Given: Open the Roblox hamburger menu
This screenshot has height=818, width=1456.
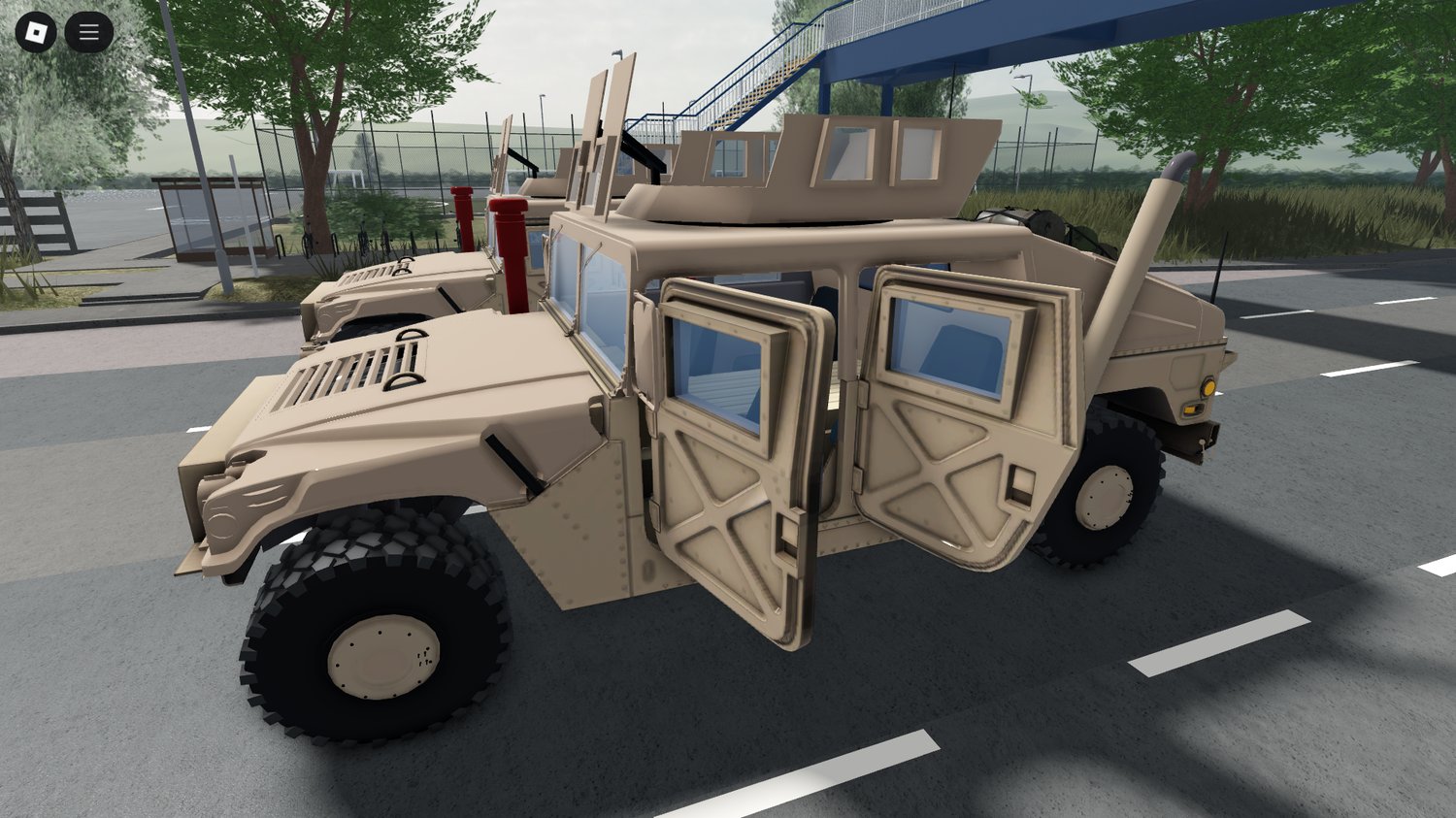Looking at the screenshot, I should point(87,30).
